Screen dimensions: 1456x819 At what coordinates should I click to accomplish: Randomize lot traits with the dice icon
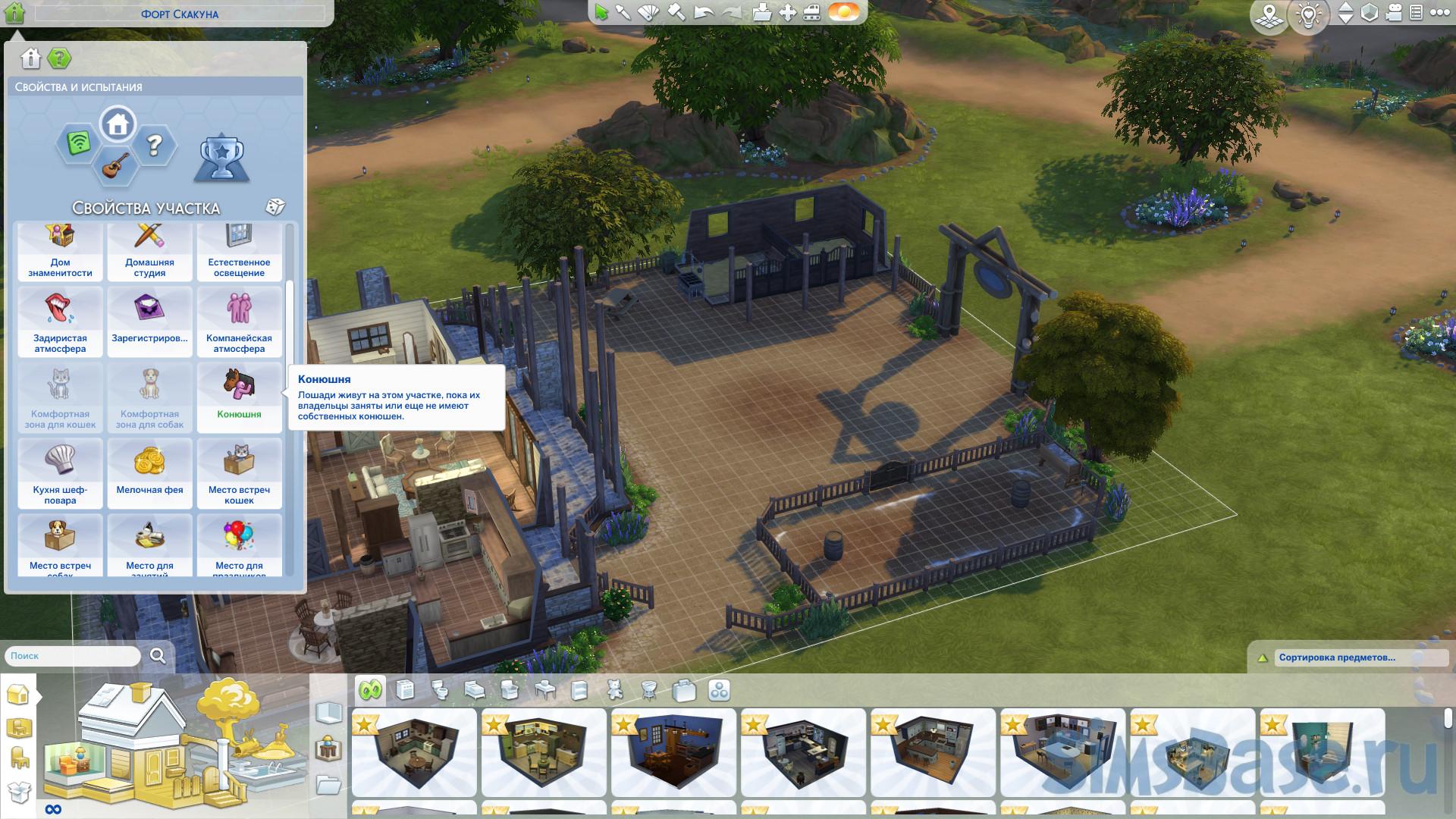point(275,207)
